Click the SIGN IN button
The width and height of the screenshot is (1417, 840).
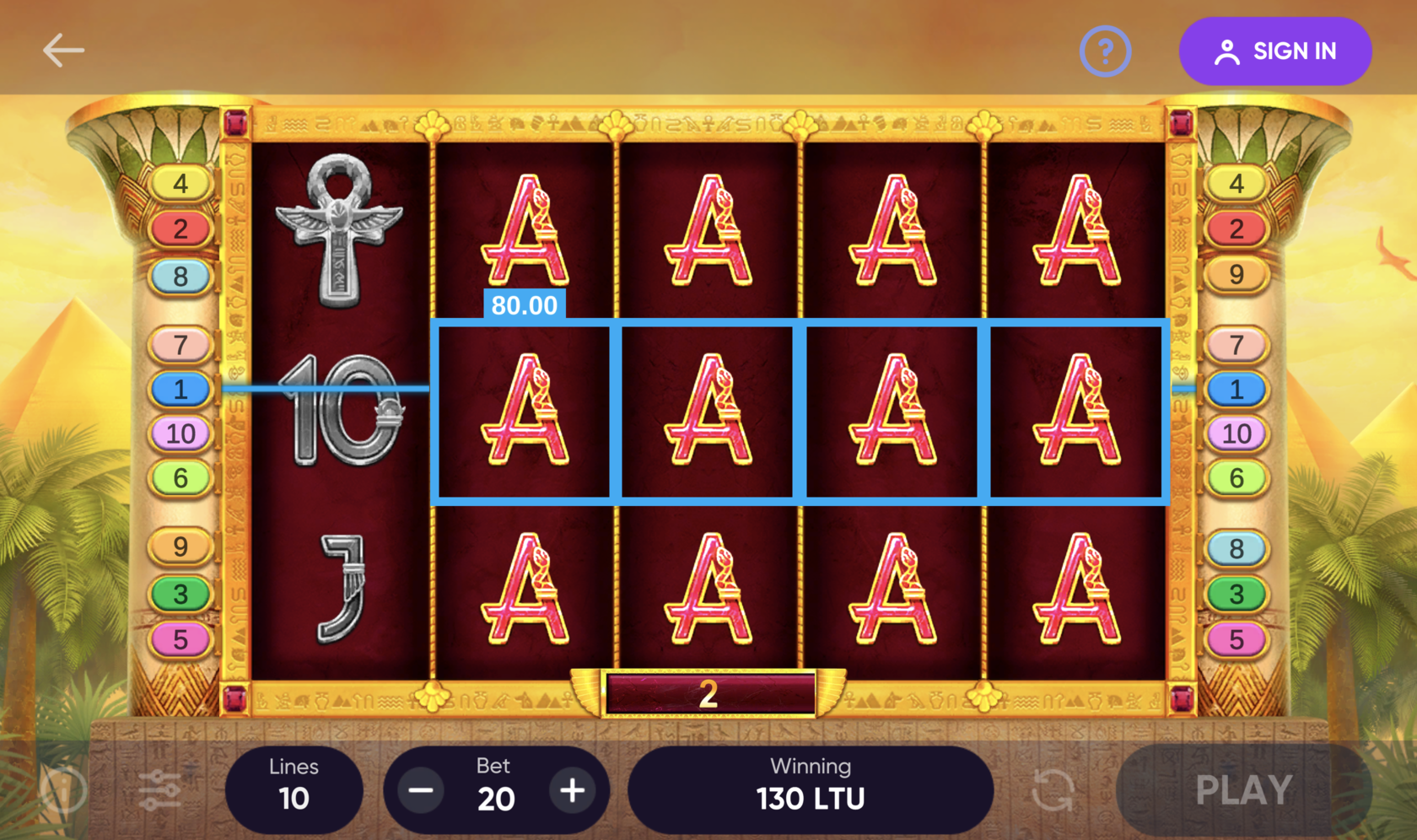tap(1274, 51)
